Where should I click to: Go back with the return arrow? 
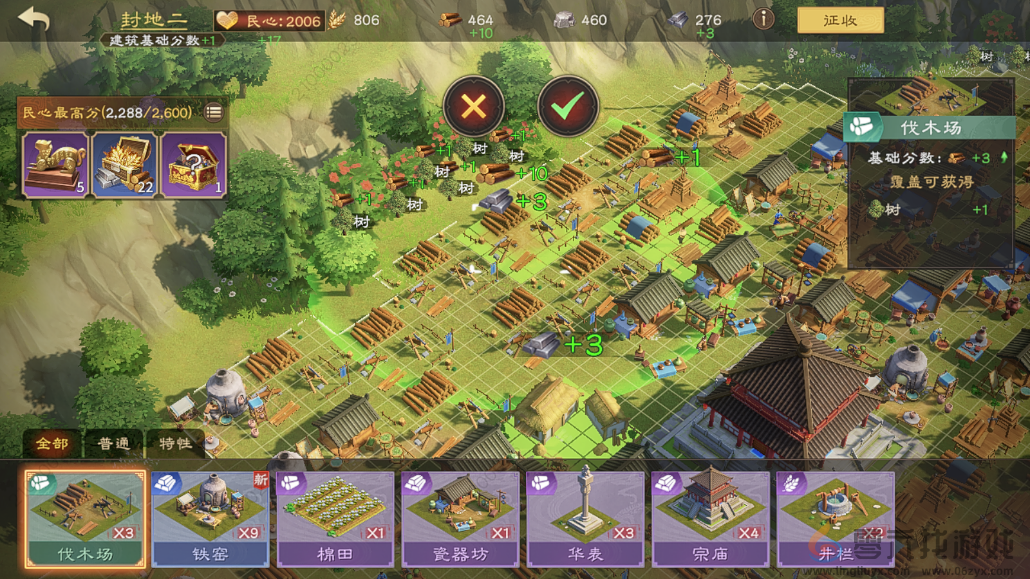click(33, 20)
